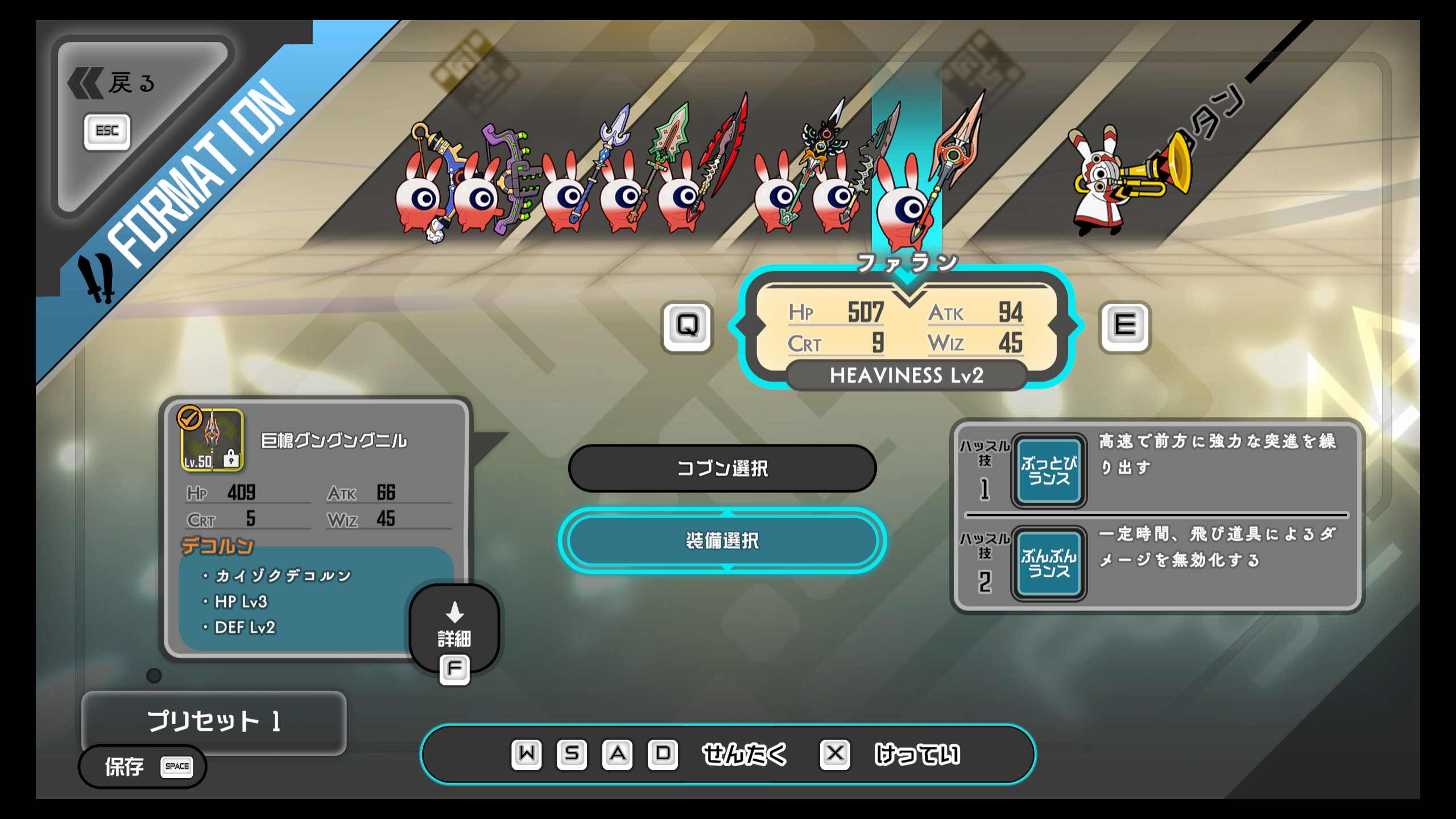Select the ぶっとびランス skill icon
Image resolution: width=1456 pixels, height=819 pixels.
(x=1049, y=471)
